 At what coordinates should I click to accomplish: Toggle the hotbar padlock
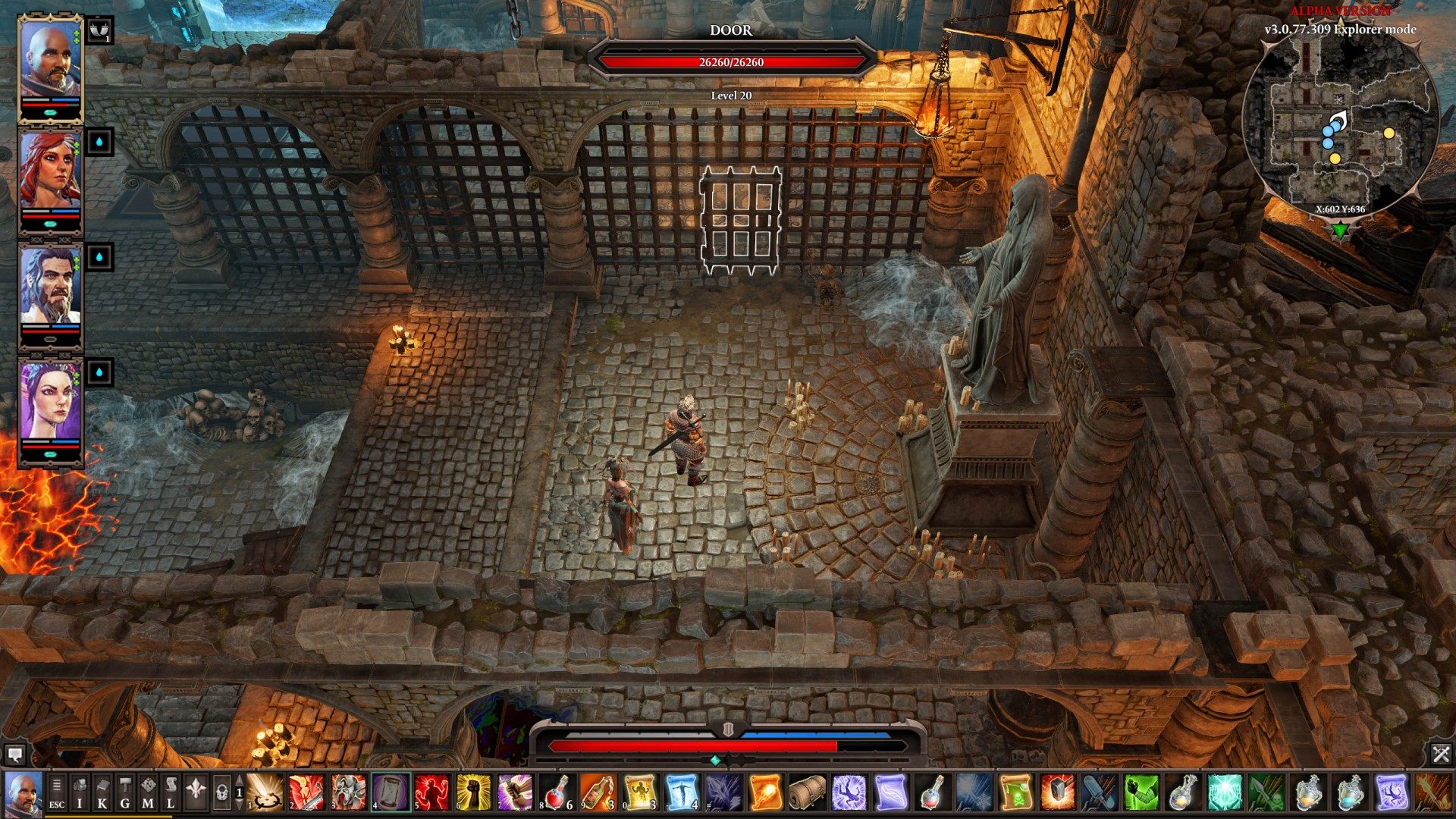(221, 792)
